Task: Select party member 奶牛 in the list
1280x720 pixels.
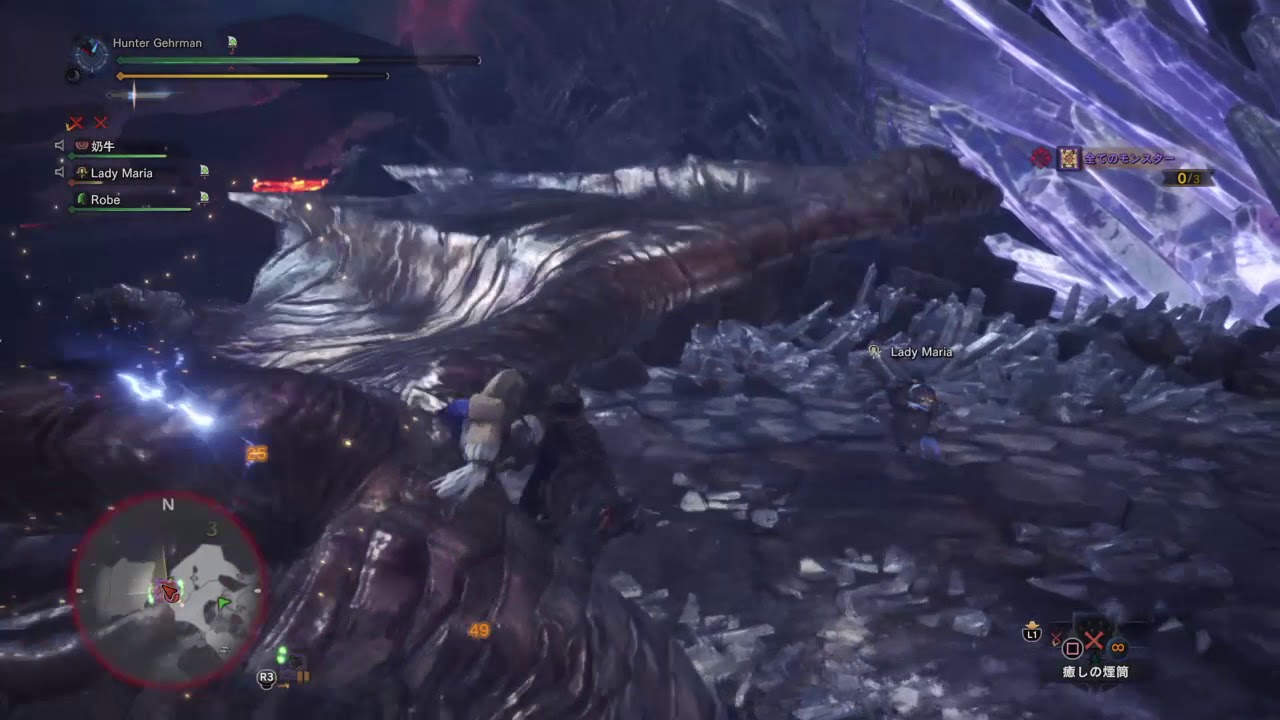Action: tap(104, 146)
